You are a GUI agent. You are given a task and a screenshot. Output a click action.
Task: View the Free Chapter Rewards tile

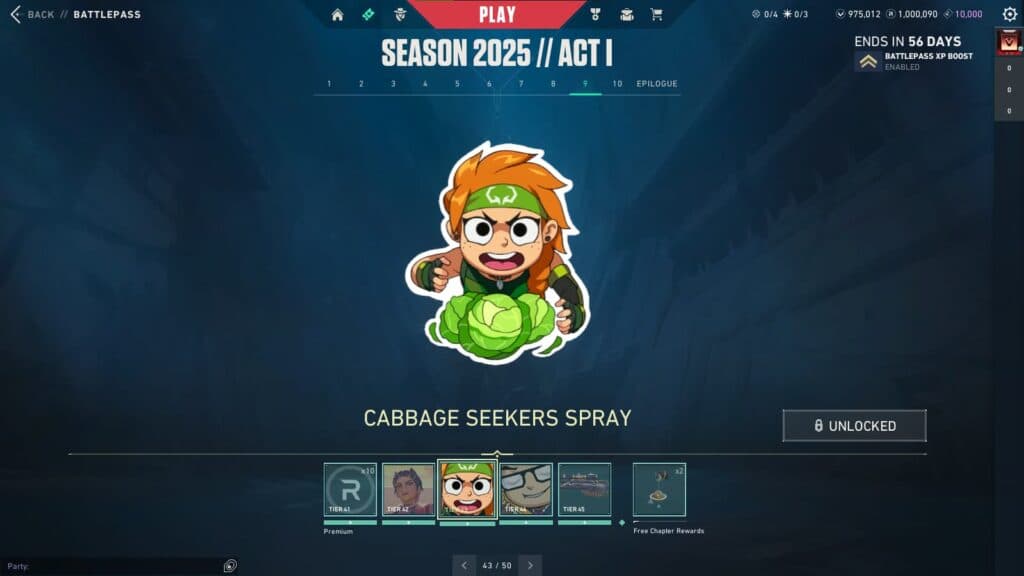pos(659,489)
